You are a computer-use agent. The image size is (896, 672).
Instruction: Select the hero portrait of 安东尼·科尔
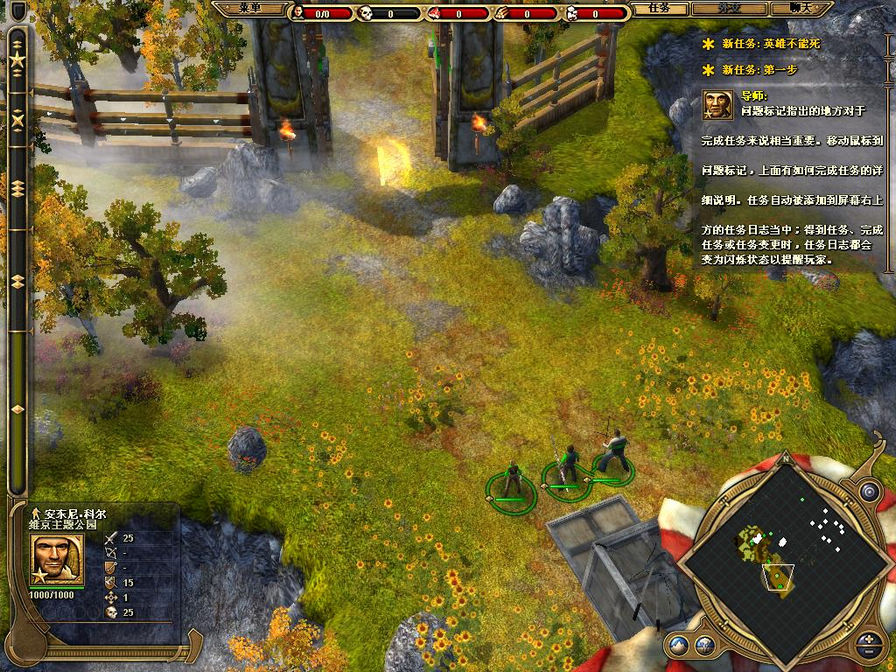pyautogui.click(x=57, y=559)
